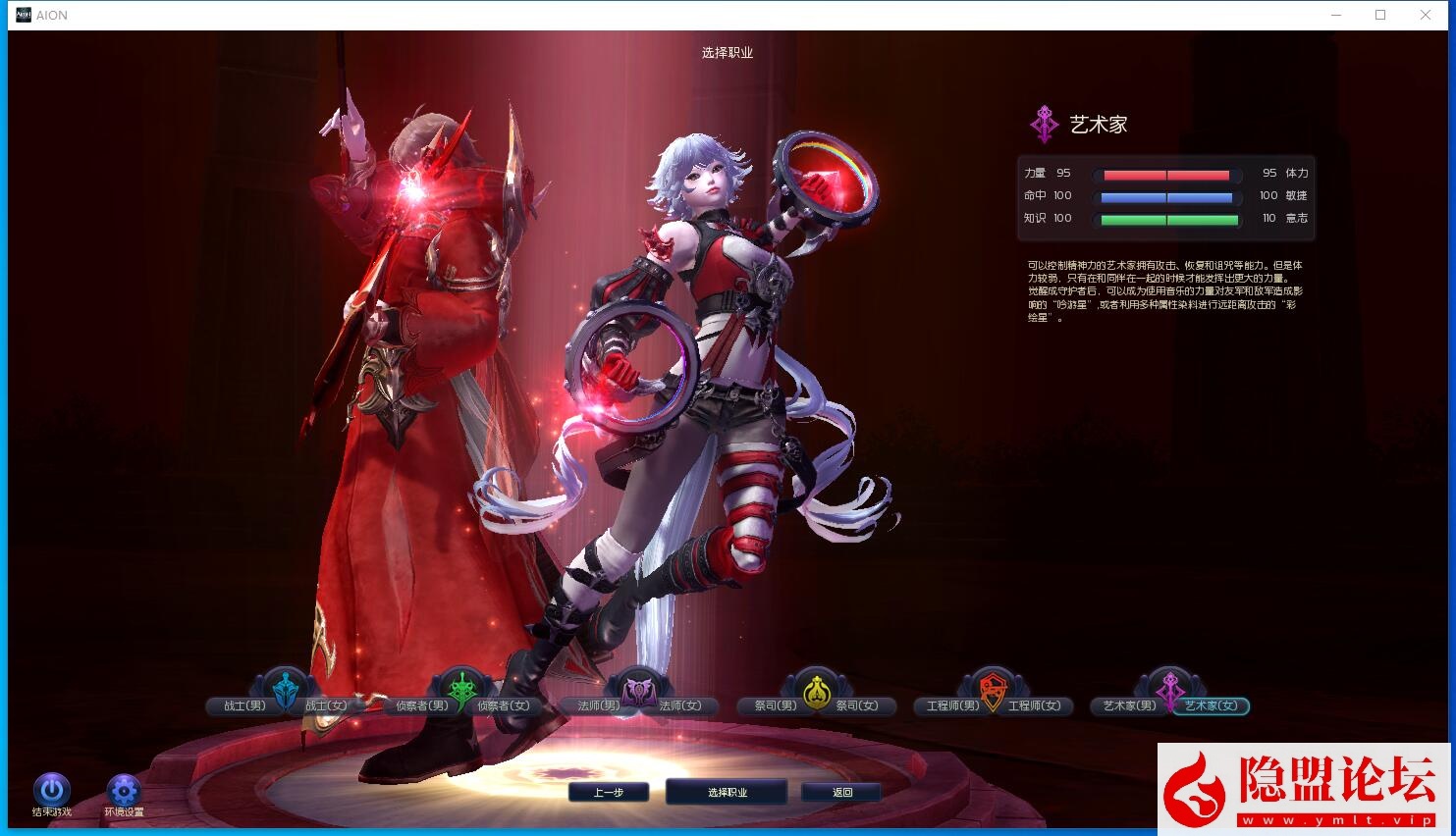Select the 祭司(女) female priest option
The width and height of the screenshot is (1456, 836).
click(860, 705)
